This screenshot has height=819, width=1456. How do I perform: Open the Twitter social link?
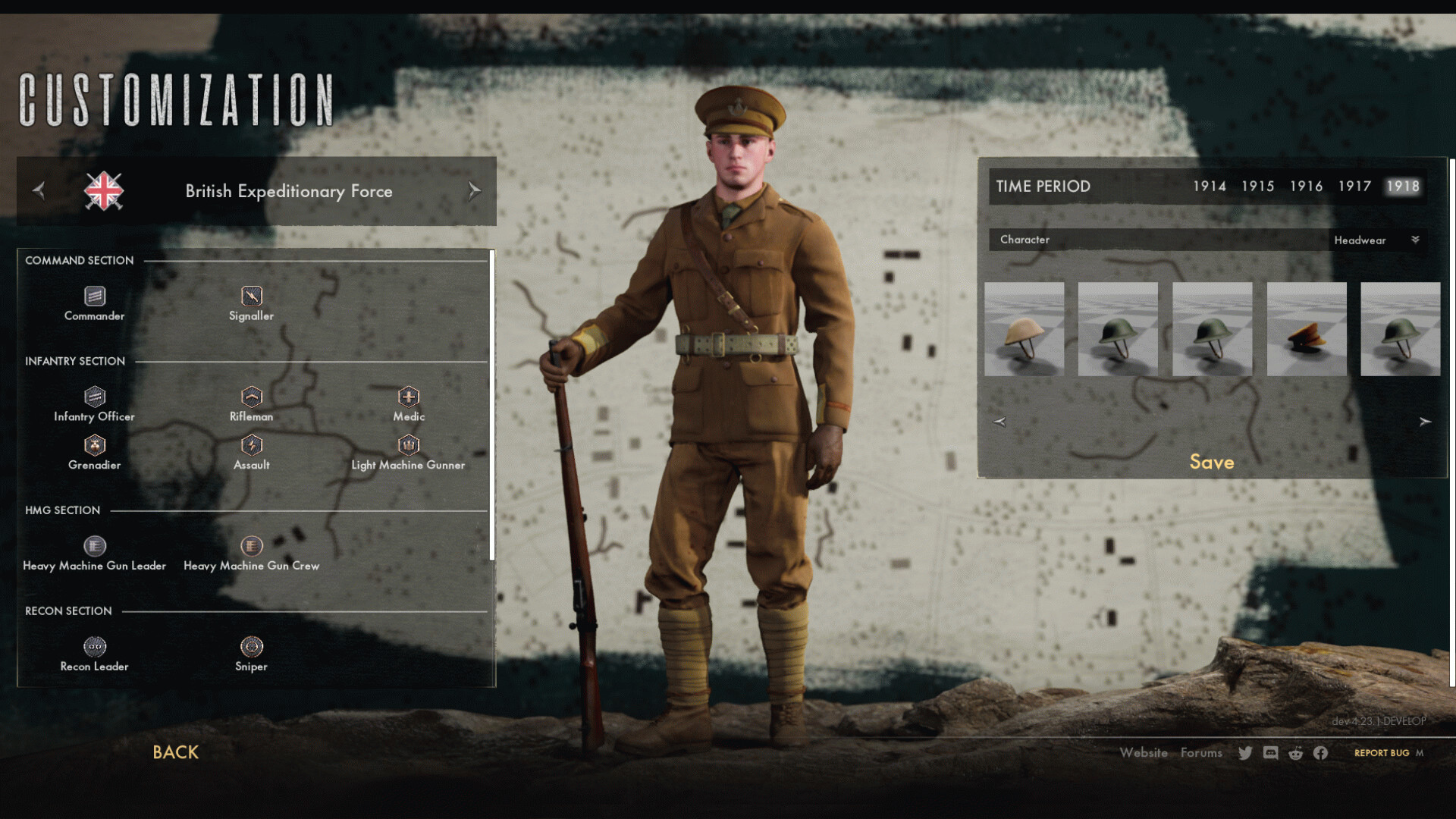[1245, 753]
